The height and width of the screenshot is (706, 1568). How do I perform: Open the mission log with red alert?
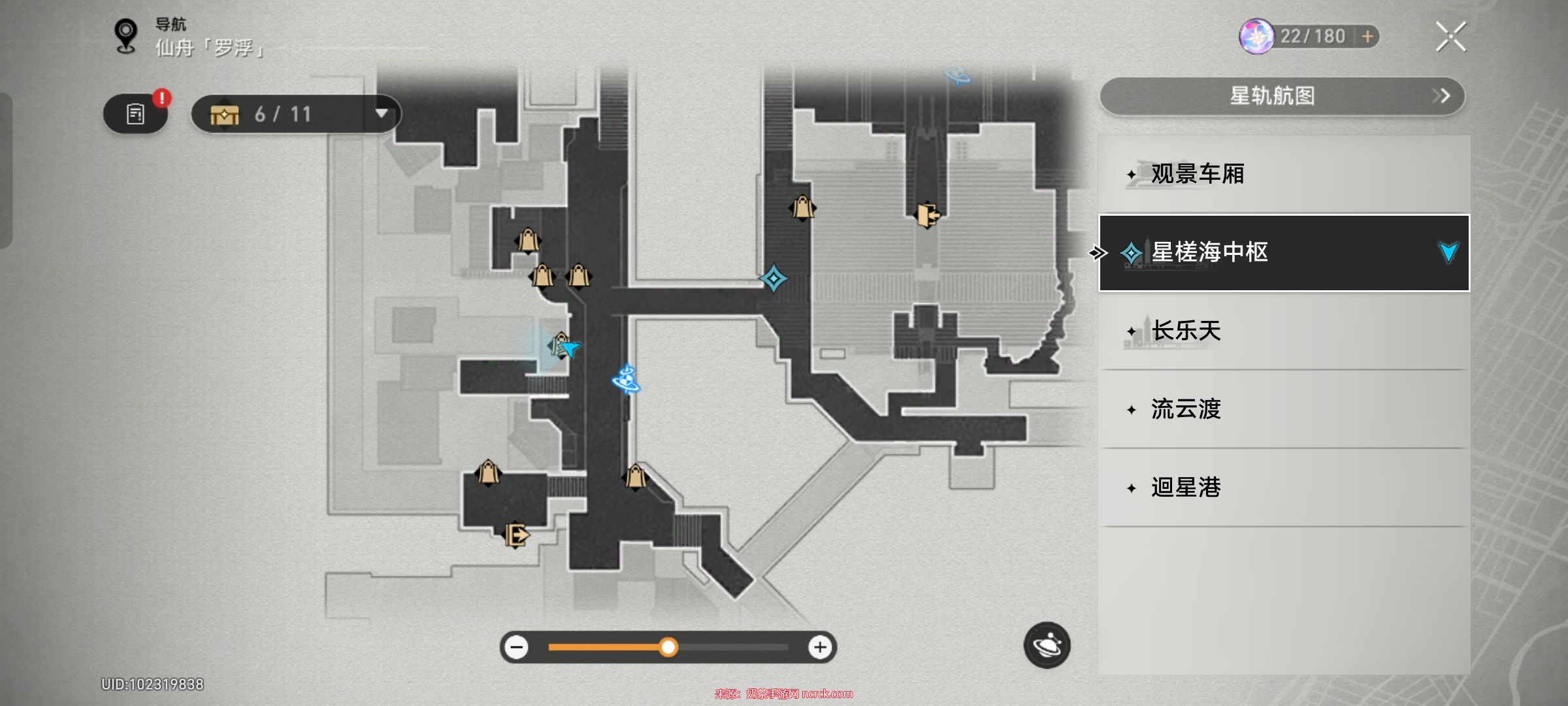136,114
